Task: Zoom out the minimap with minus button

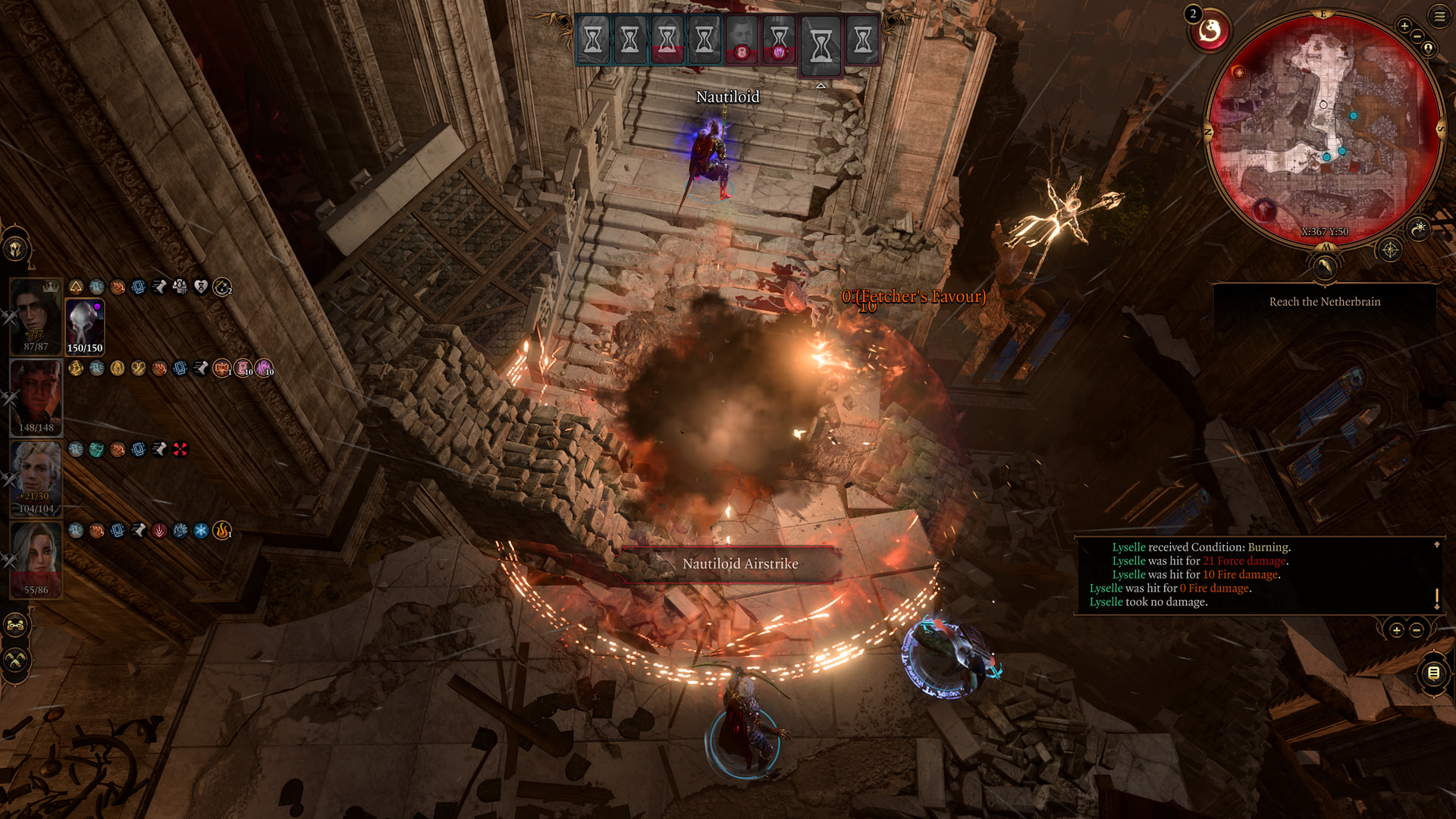Action: (x=1417, y=36)
